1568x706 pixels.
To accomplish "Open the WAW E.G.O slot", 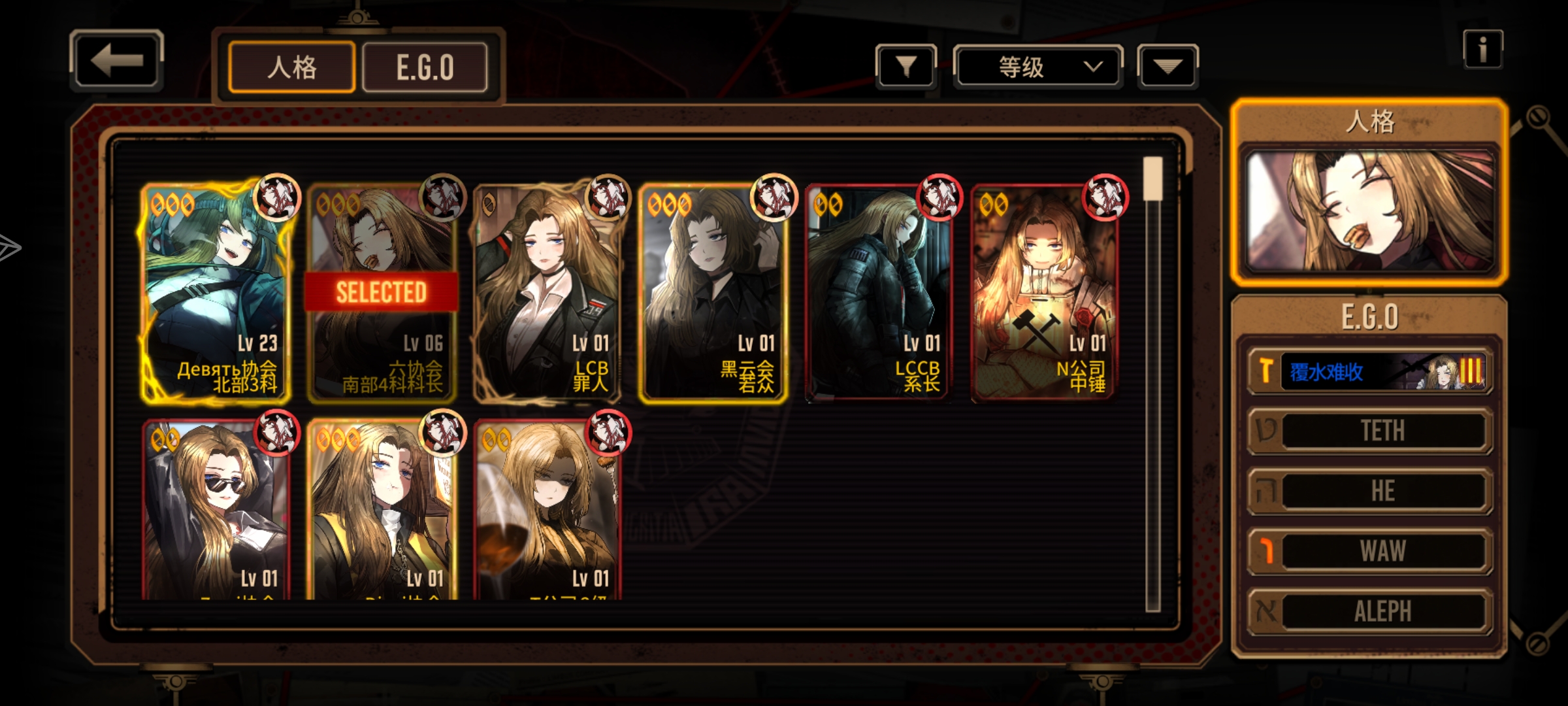I will [x=1370, y=551].
